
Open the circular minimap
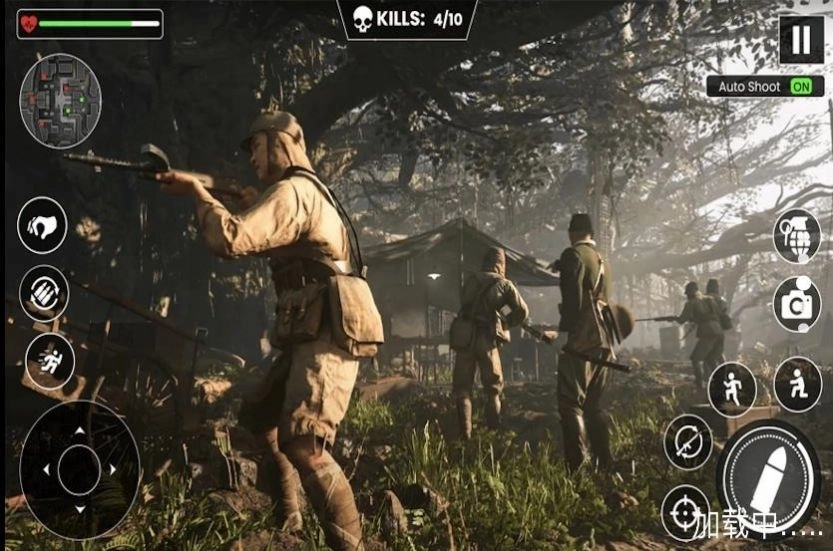[61, 101]
